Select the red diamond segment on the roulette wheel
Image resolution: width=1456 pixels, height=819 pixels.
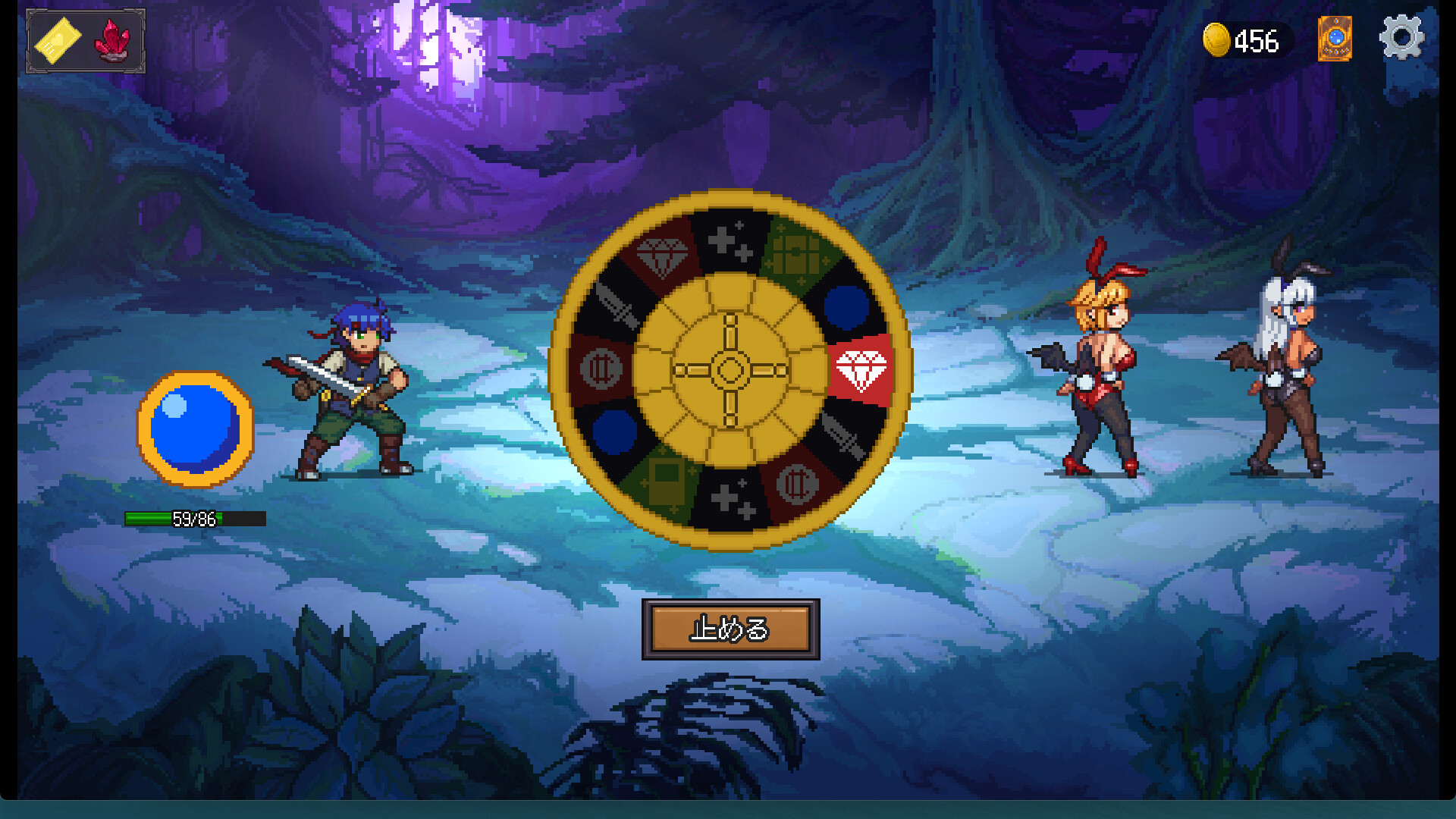(860, 369)
